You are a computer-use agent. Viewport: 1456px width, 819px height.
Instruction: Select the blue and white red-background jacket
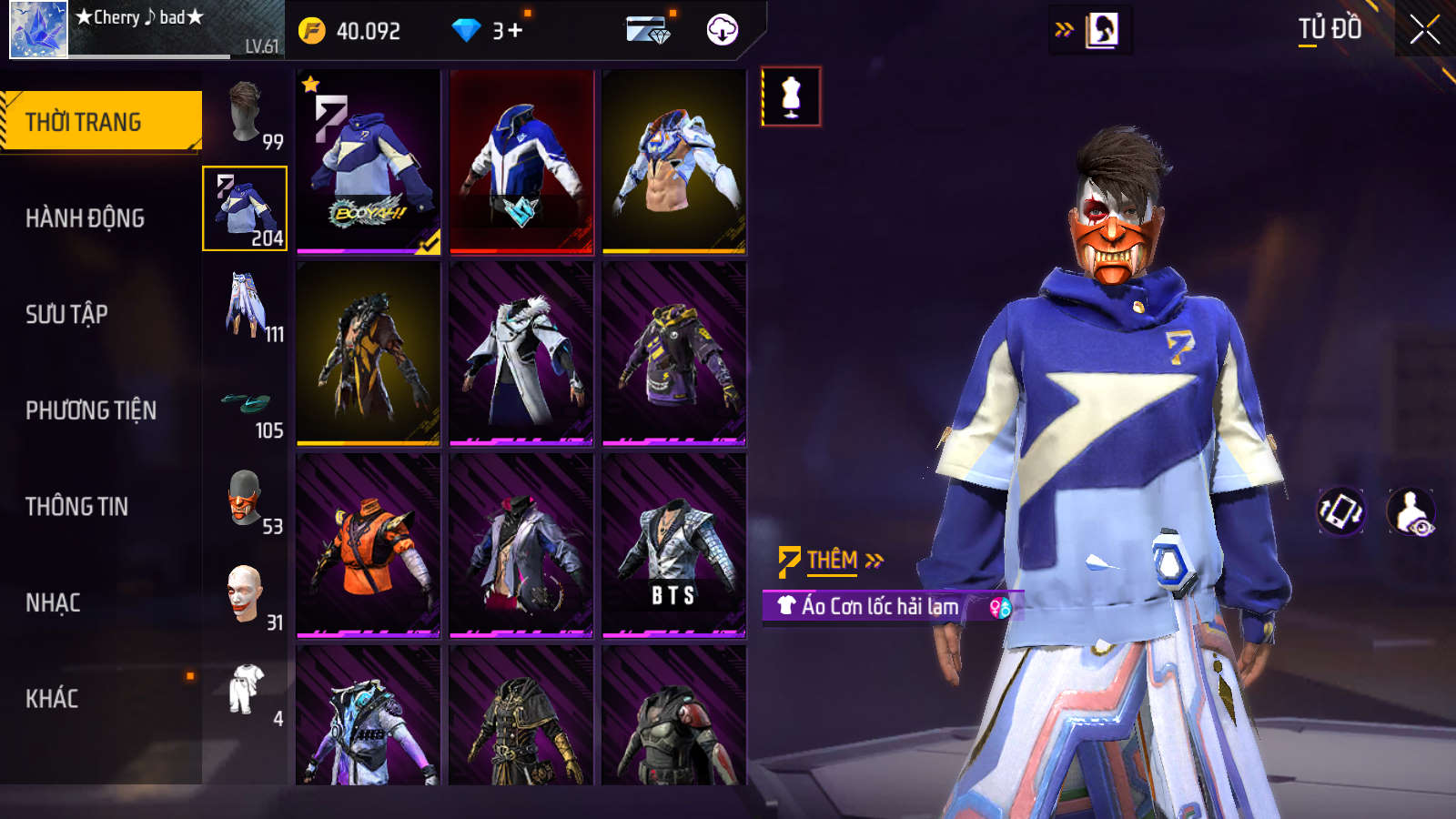pos(521,161)
